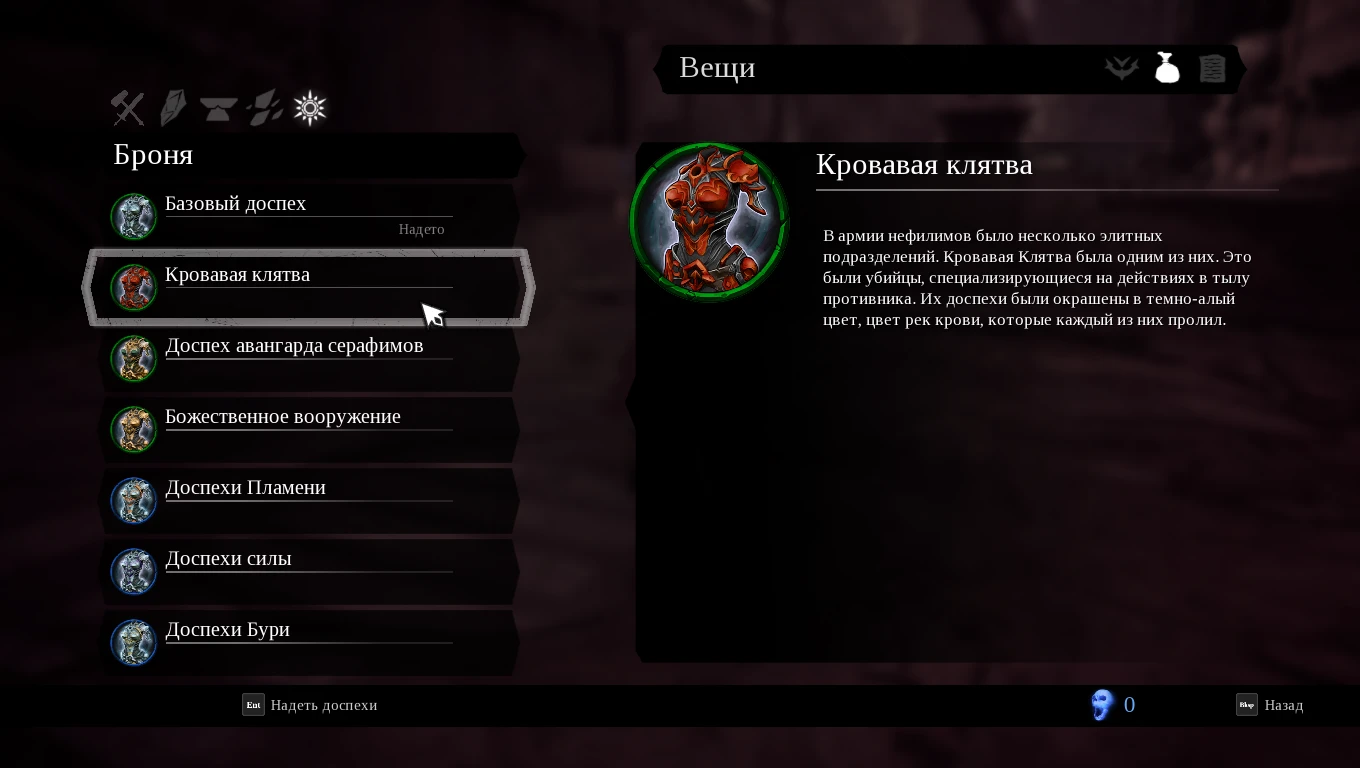Open the stone shard category icon
The width and height of the screenshot is (1360, 768).
click(x=172, y=108)
